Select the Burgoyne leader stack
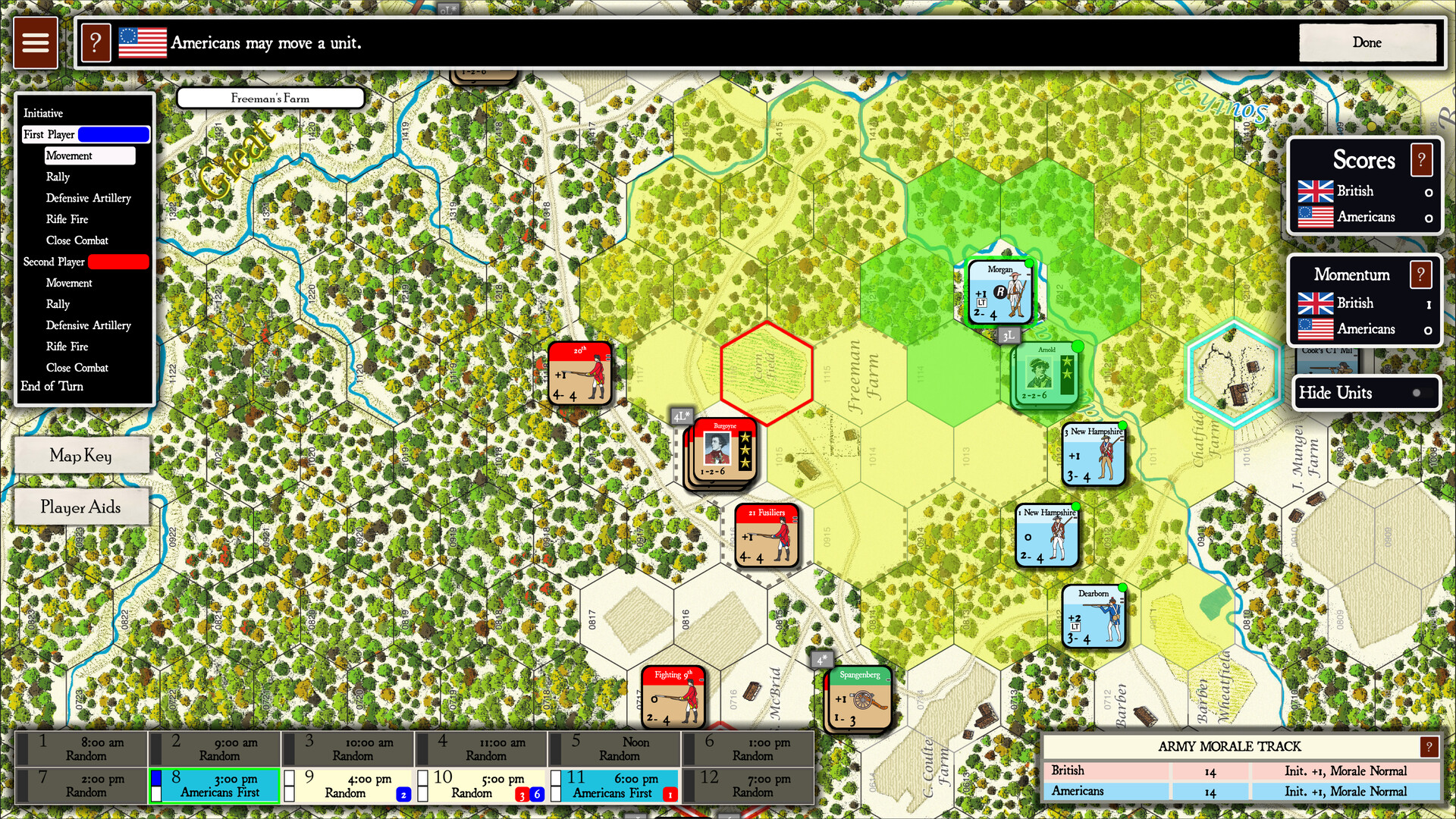 [723, 452]
